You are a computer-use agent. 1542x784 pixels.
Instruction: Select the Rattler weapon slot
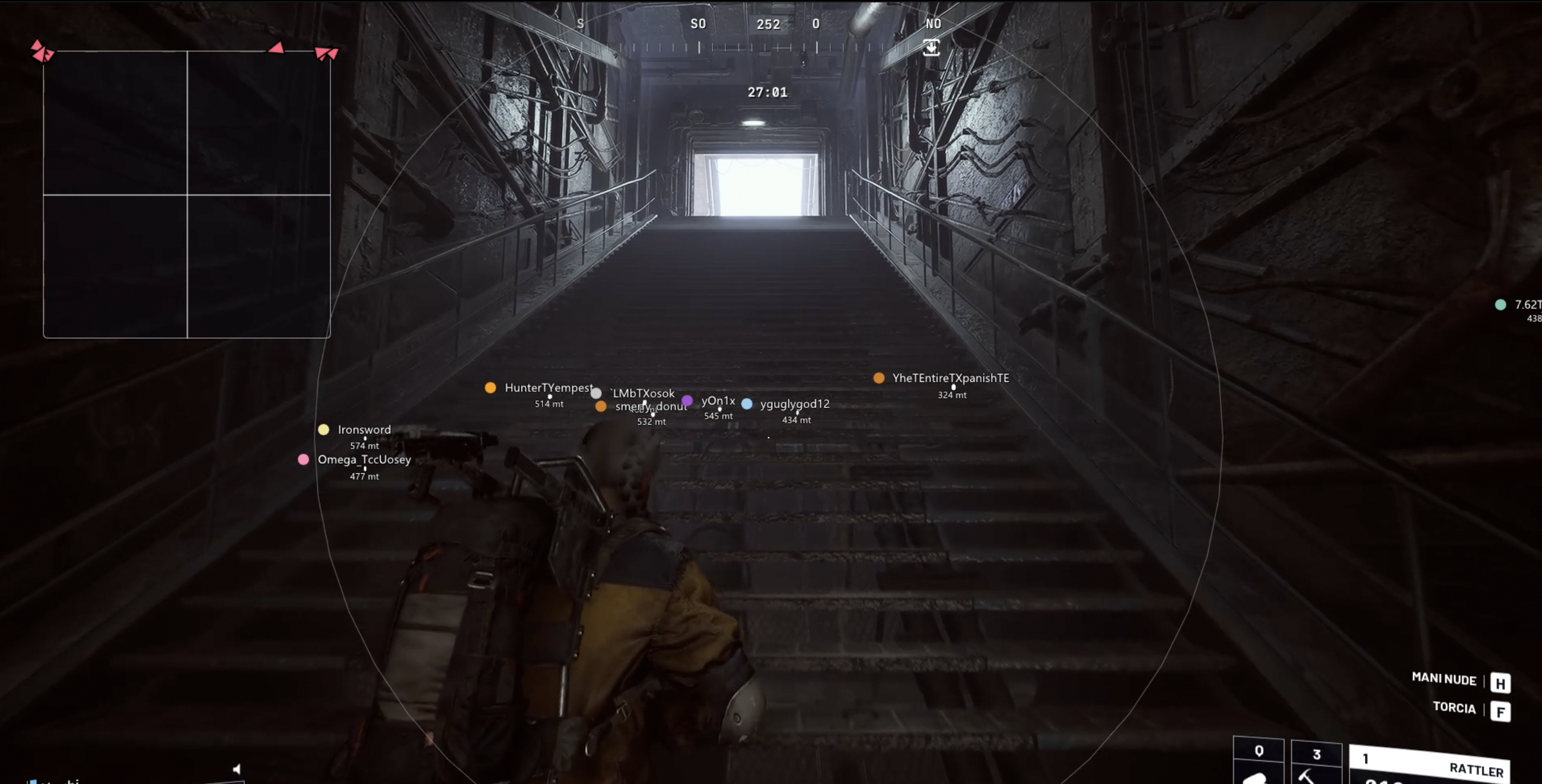pyautogui.click(x=1431, y=767)
